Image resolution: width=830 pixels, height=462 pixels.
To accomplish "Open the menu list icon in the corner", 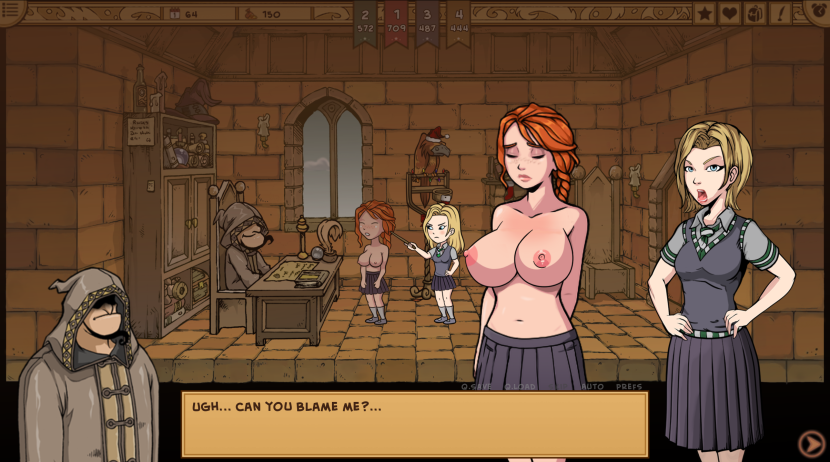I will tap(12, 10).
